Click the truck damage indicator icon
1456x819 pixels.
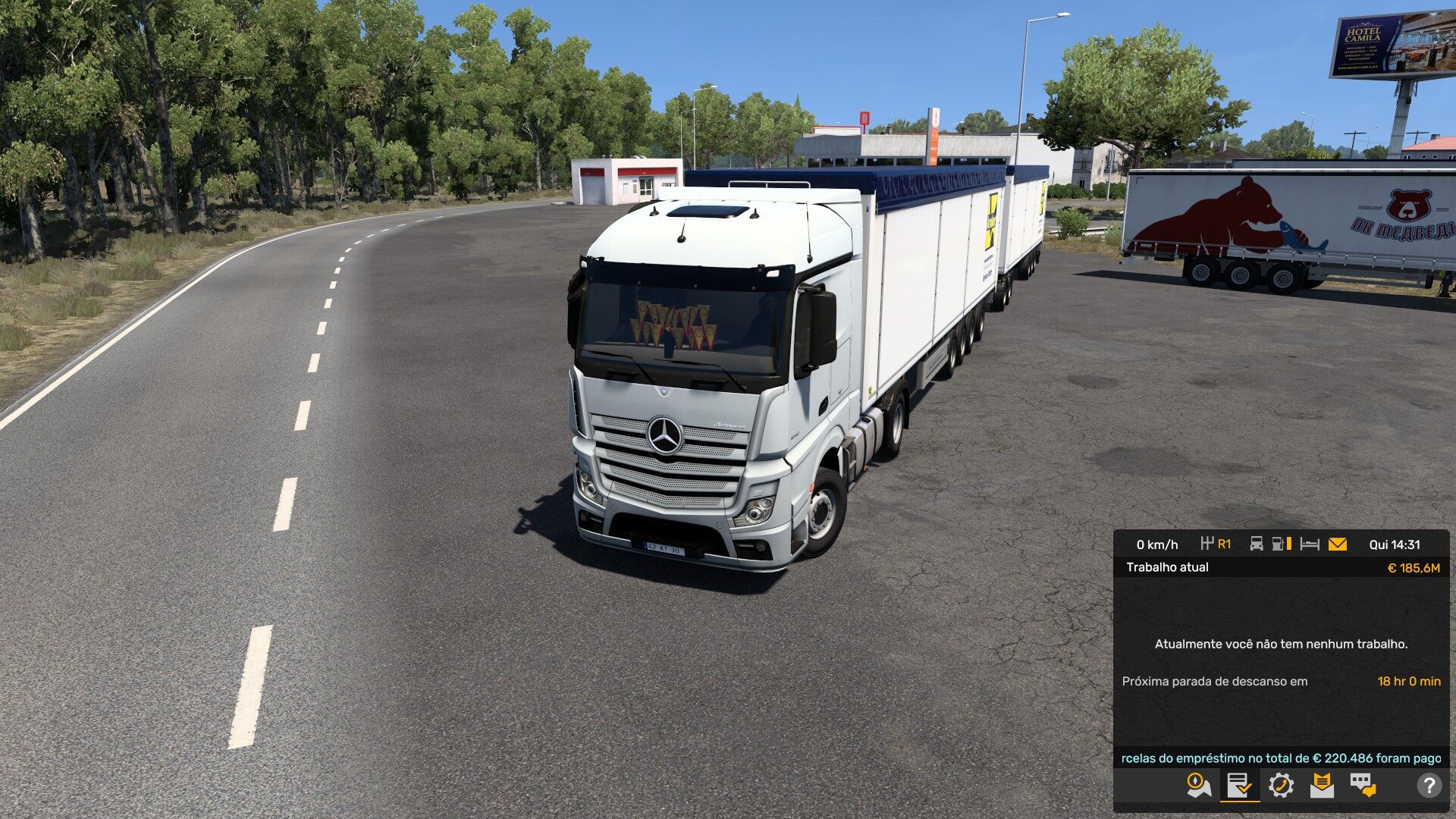(1257, 544)
